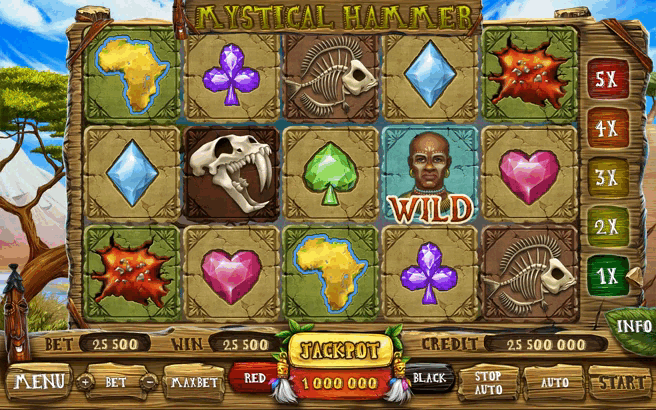Stop the auto spin

coord(488,381)
